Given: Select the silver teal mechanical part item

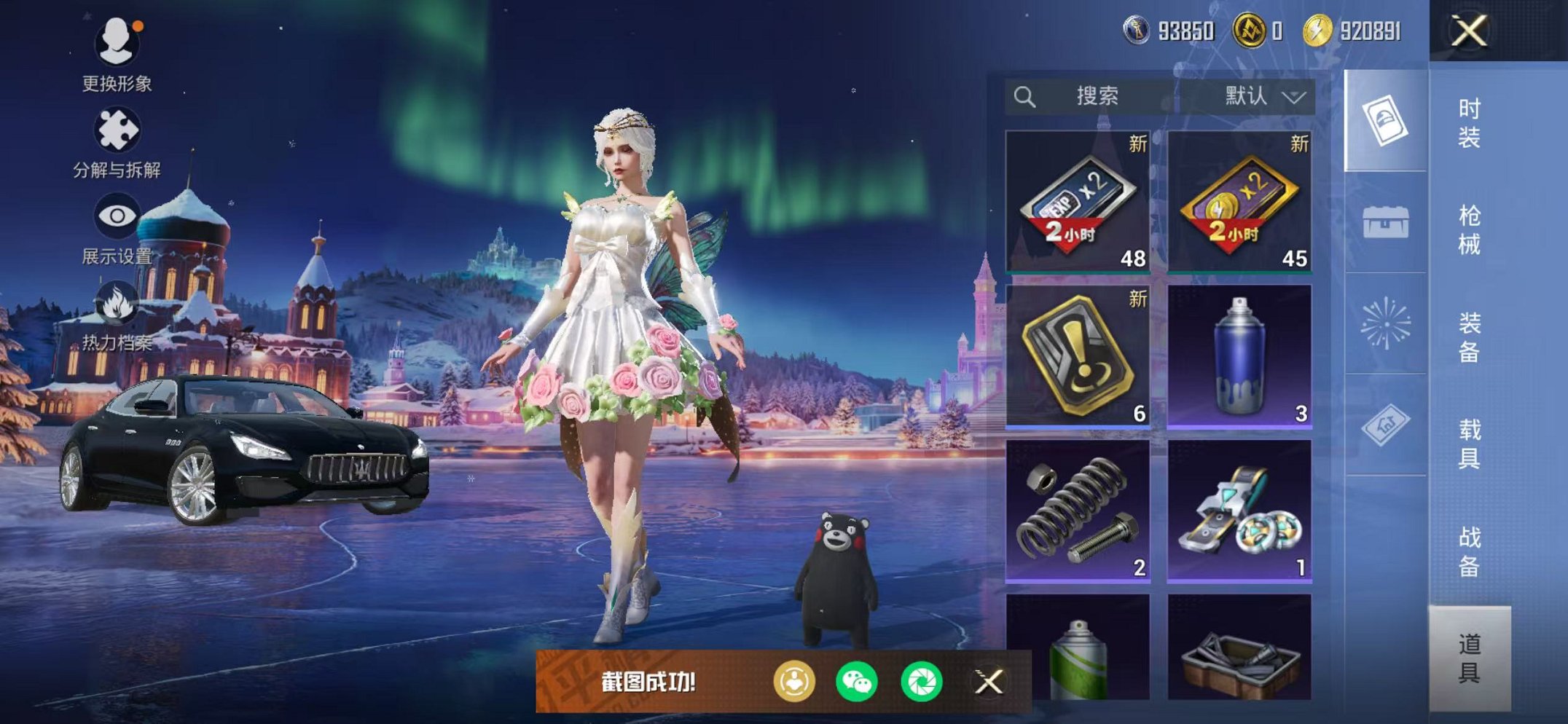Looking at the screenshot, I should point(1239,511).
